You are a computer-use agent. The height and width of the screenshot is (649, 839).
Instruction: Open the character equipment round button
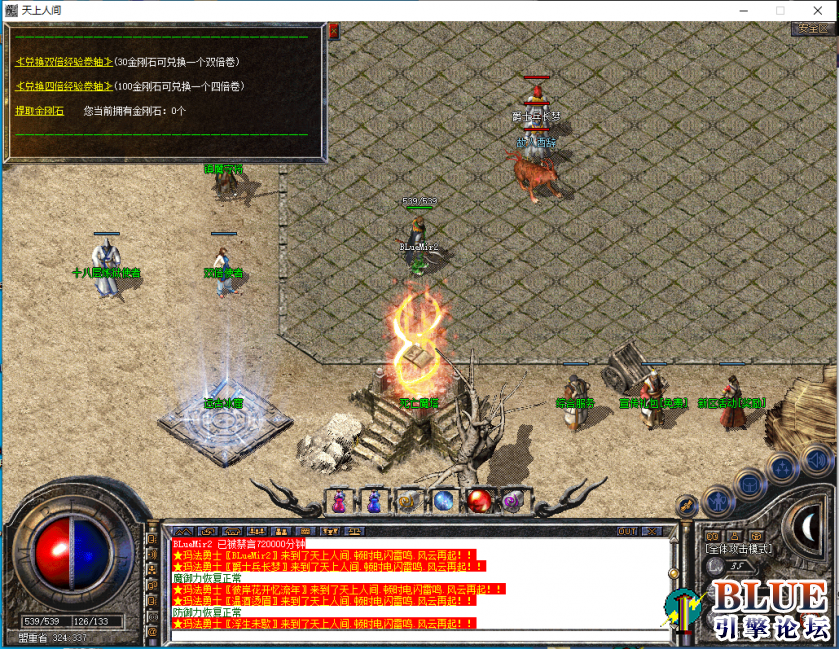[717, 501]
